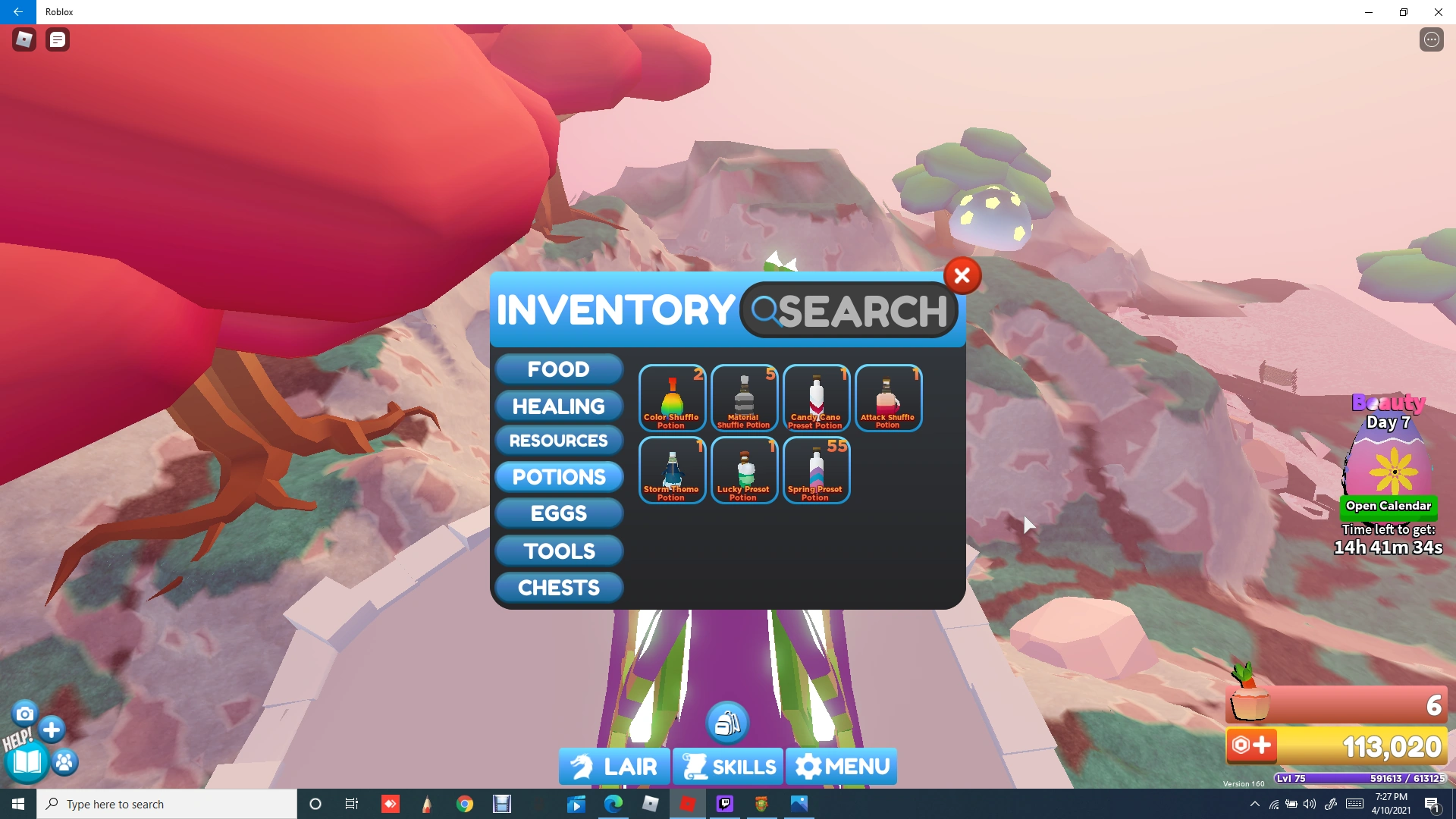
Task: Show the HEALING items
Action: (558, 406)
